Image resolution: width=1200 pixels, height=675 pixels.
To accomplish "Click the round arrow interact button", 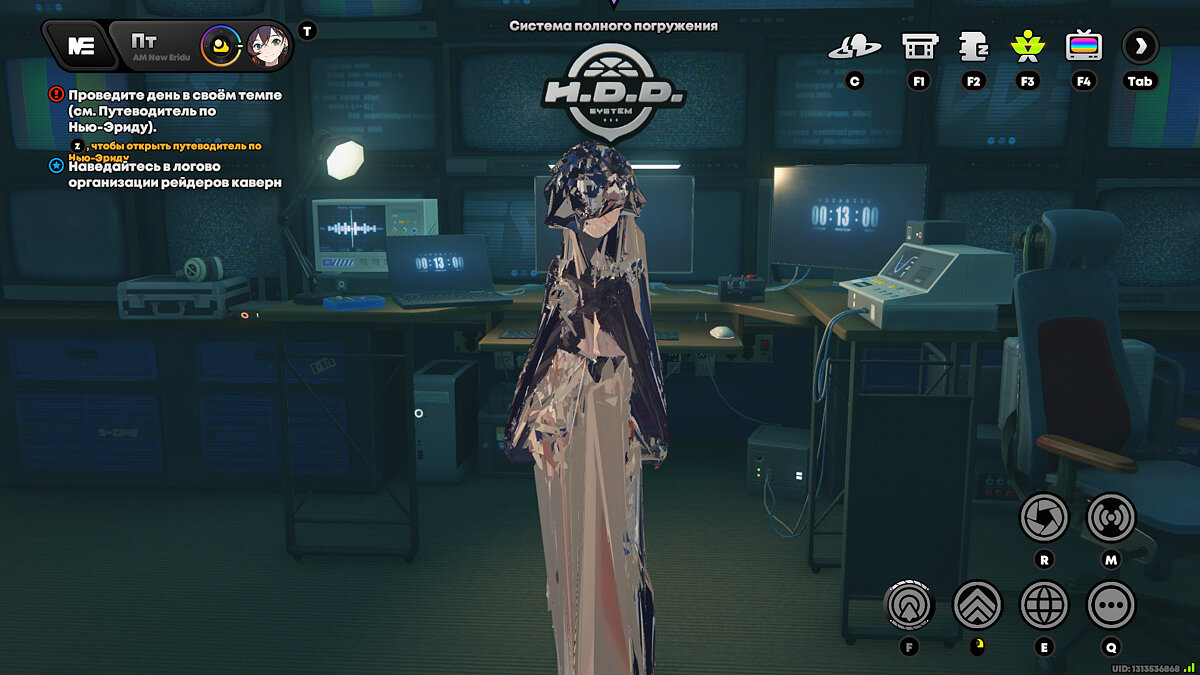I will click(909, 604).
